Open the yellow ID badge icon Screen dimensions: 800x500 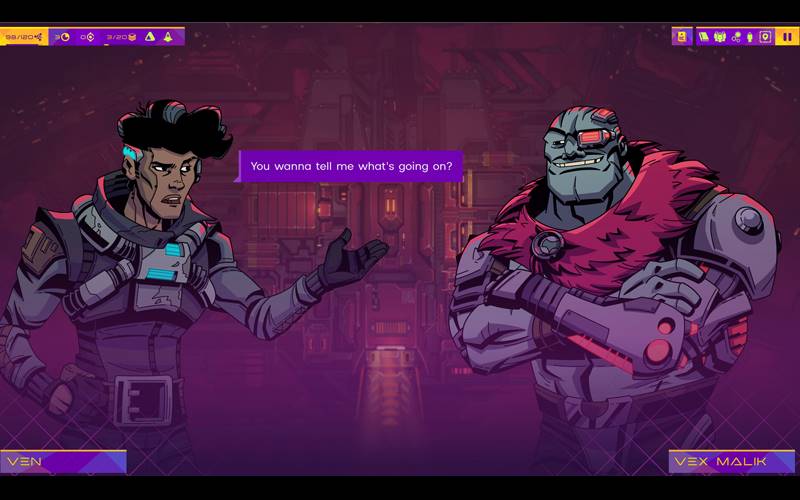point(682,37)
